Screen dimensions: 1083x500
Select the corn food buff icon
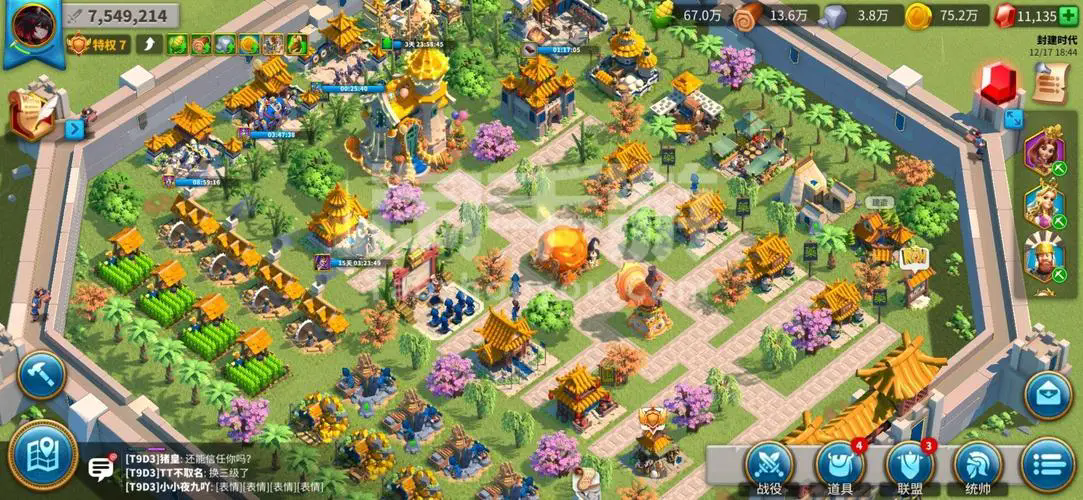coord(177,44)
